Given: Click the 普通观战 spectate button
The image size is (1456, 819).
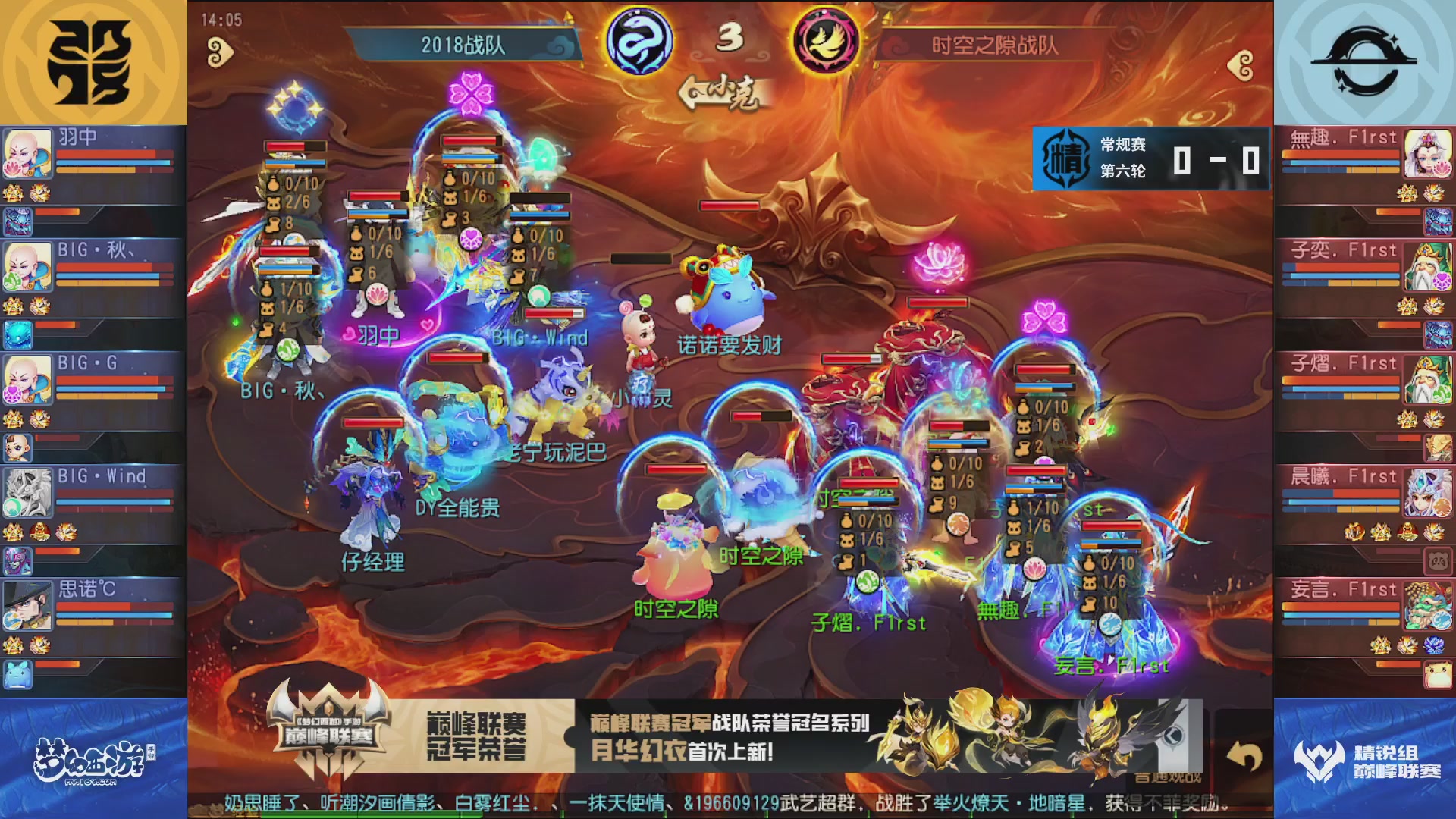Looking at the screenshot, I should 1166,777.
